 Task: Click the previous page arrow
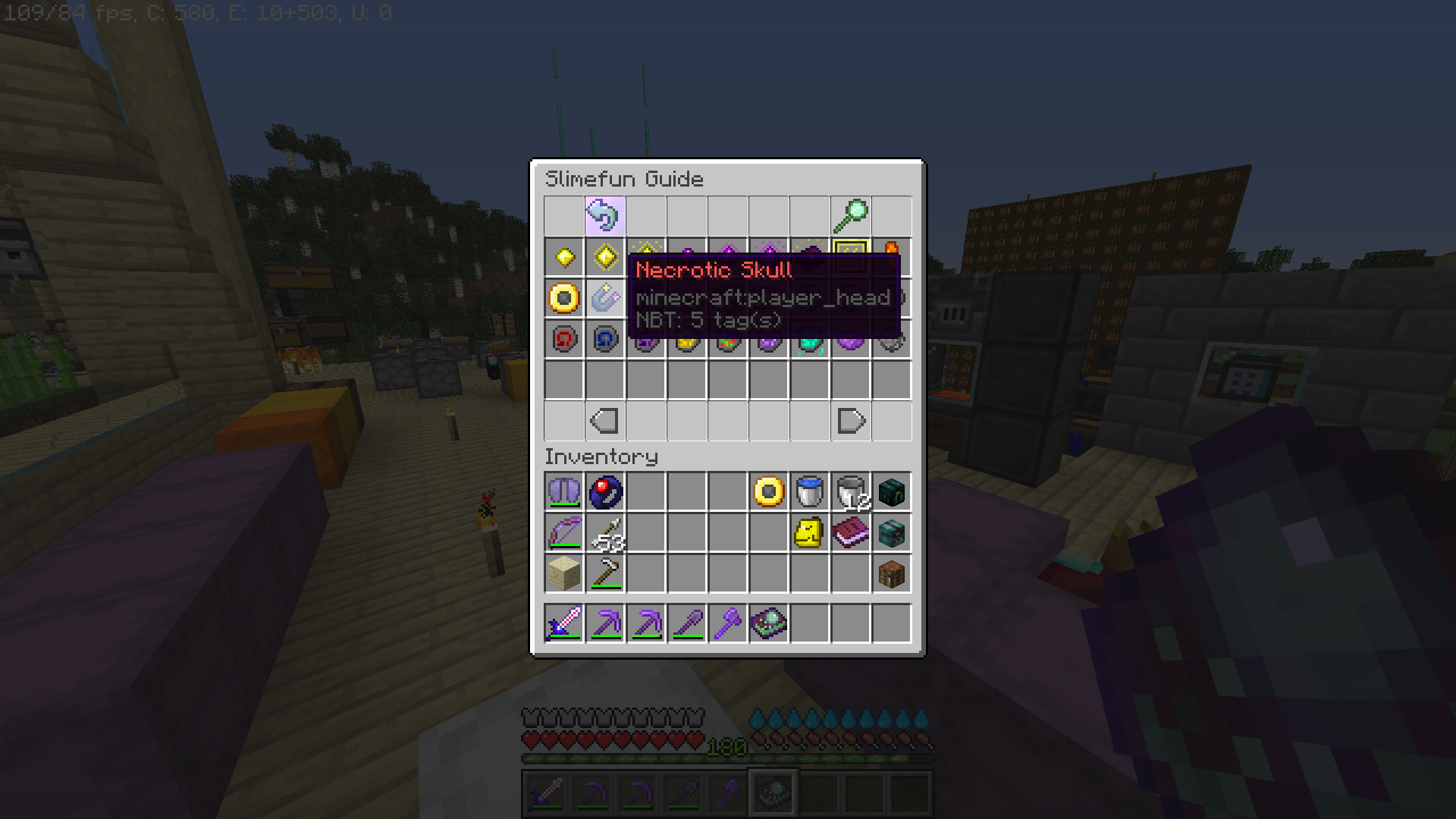604,421
